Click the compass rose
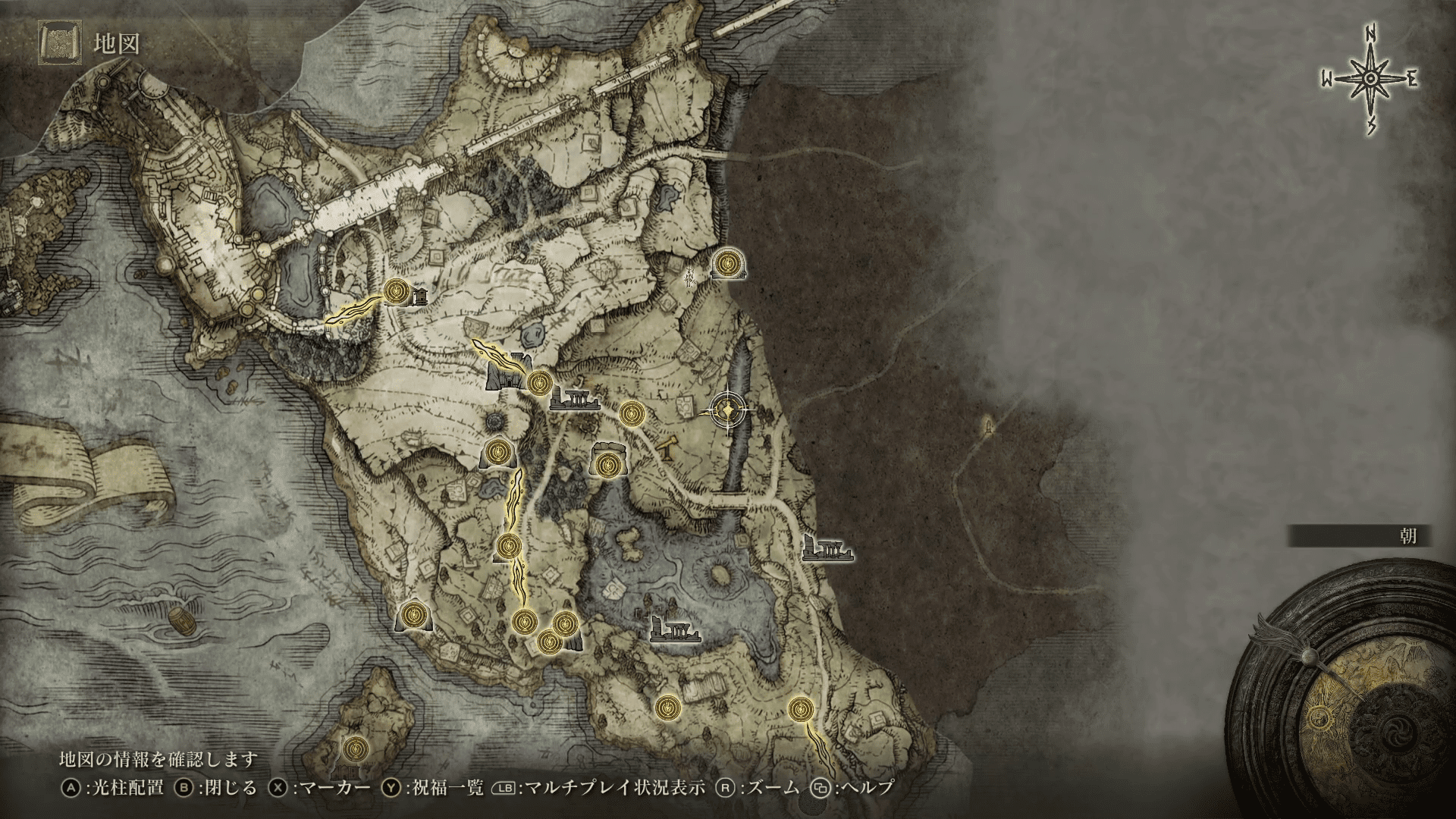 (x=1370, y=80)
